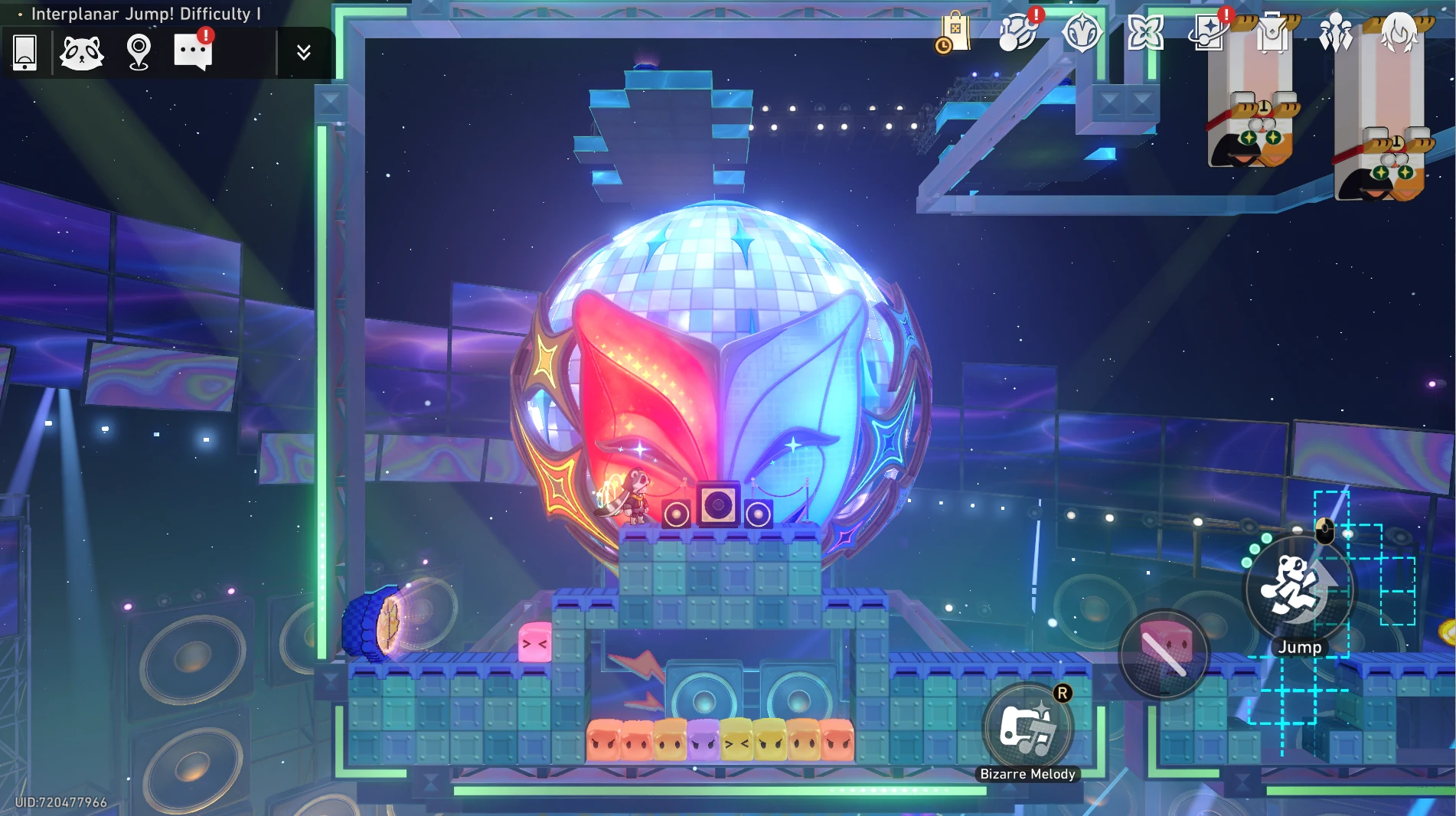This screenshot has height=816, width=1456.
Task: Open the planet orbit icon with alert
Action: 1018,33
